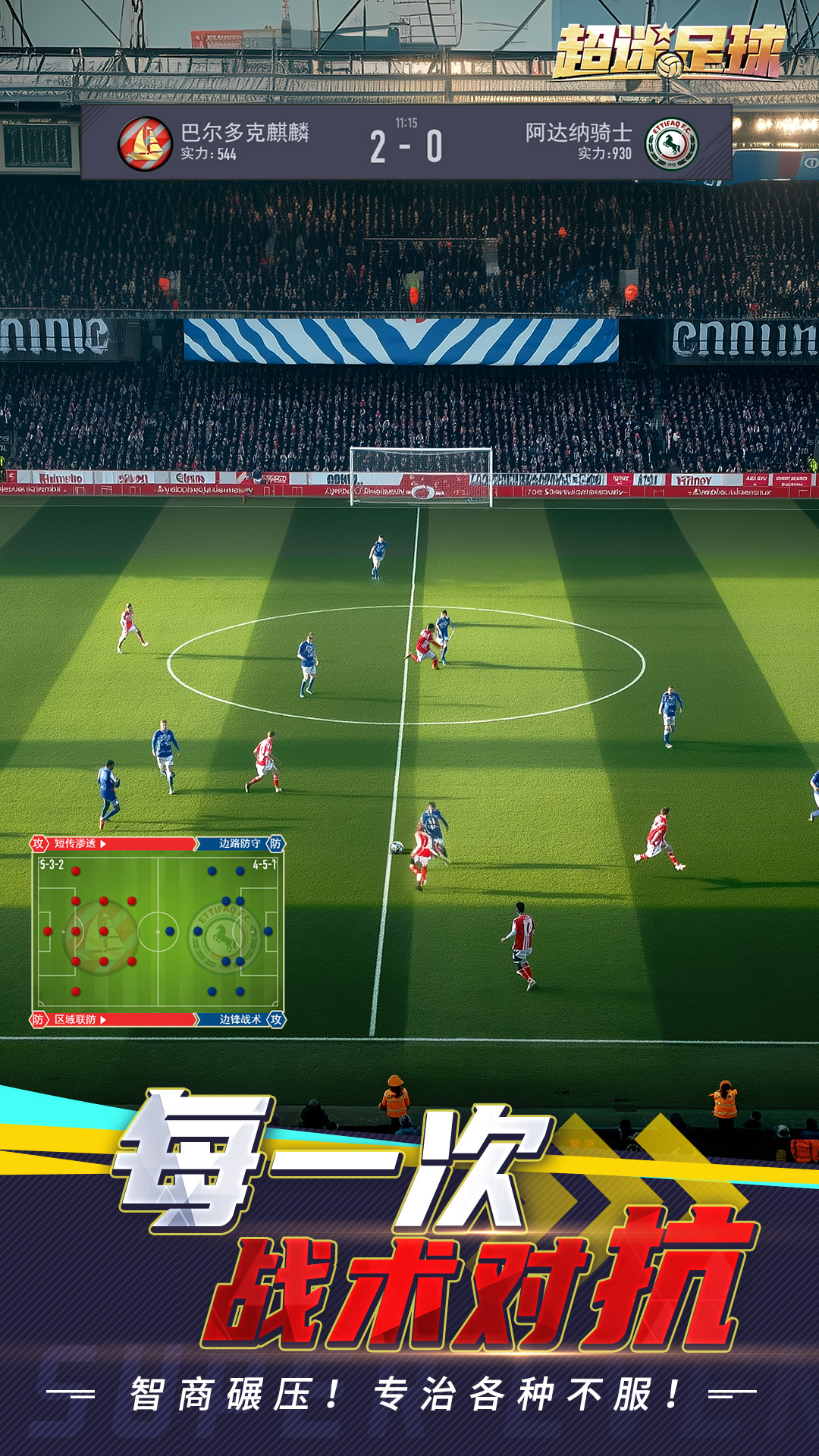Open the tactical formation minimap

(158, 931)
